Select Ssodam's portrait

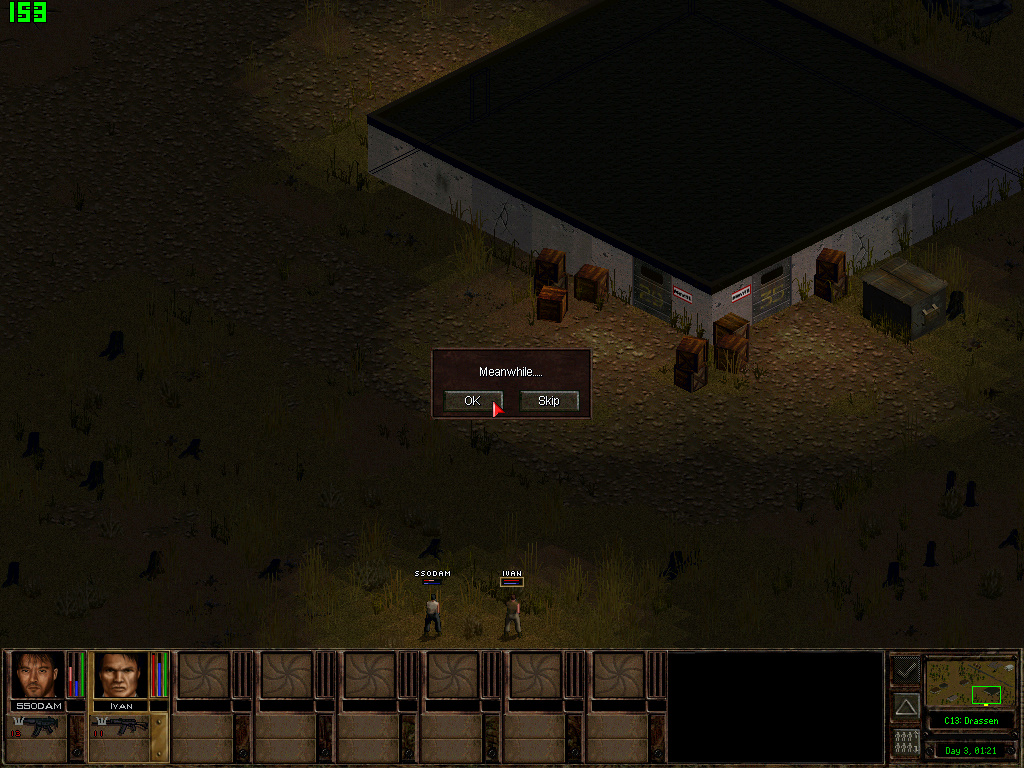38,675
